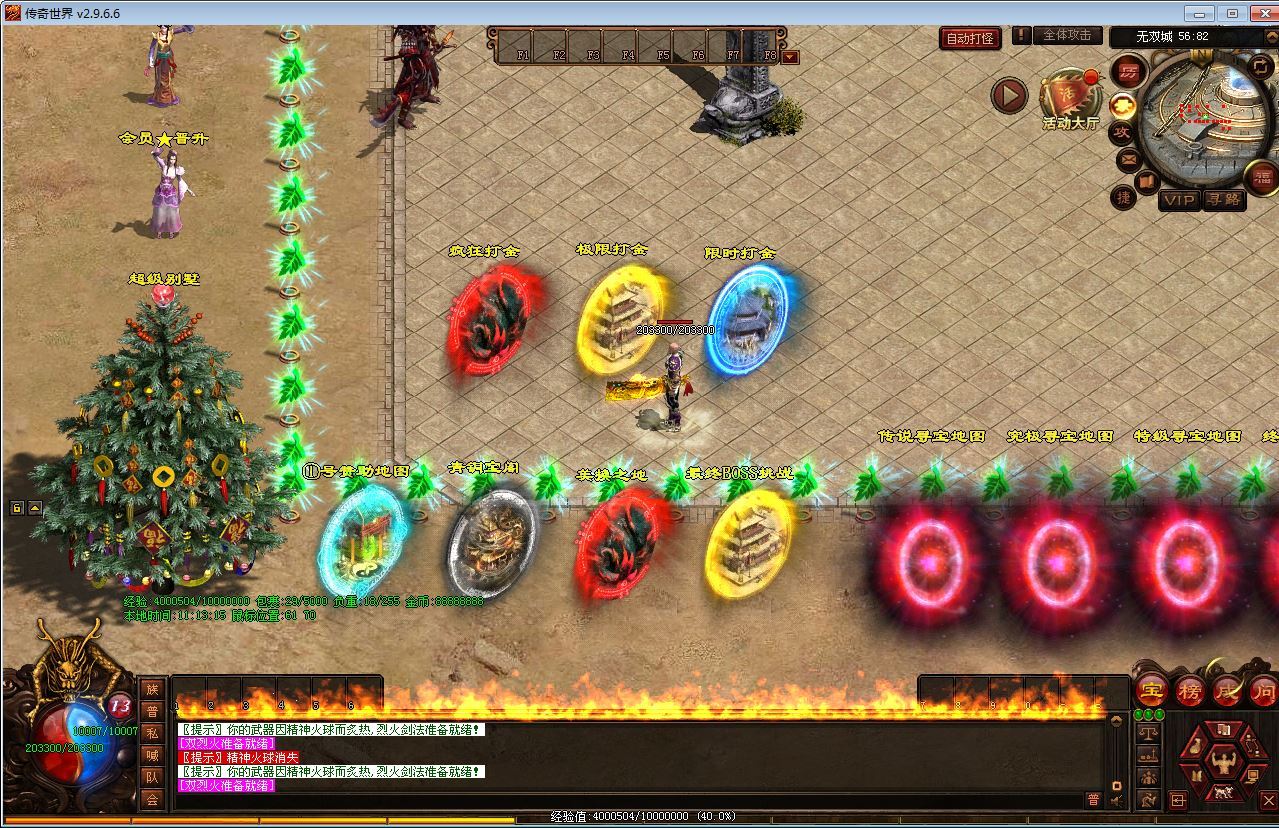
Task: Choose the 喊 shout chat channel
Action: [151, 755]
